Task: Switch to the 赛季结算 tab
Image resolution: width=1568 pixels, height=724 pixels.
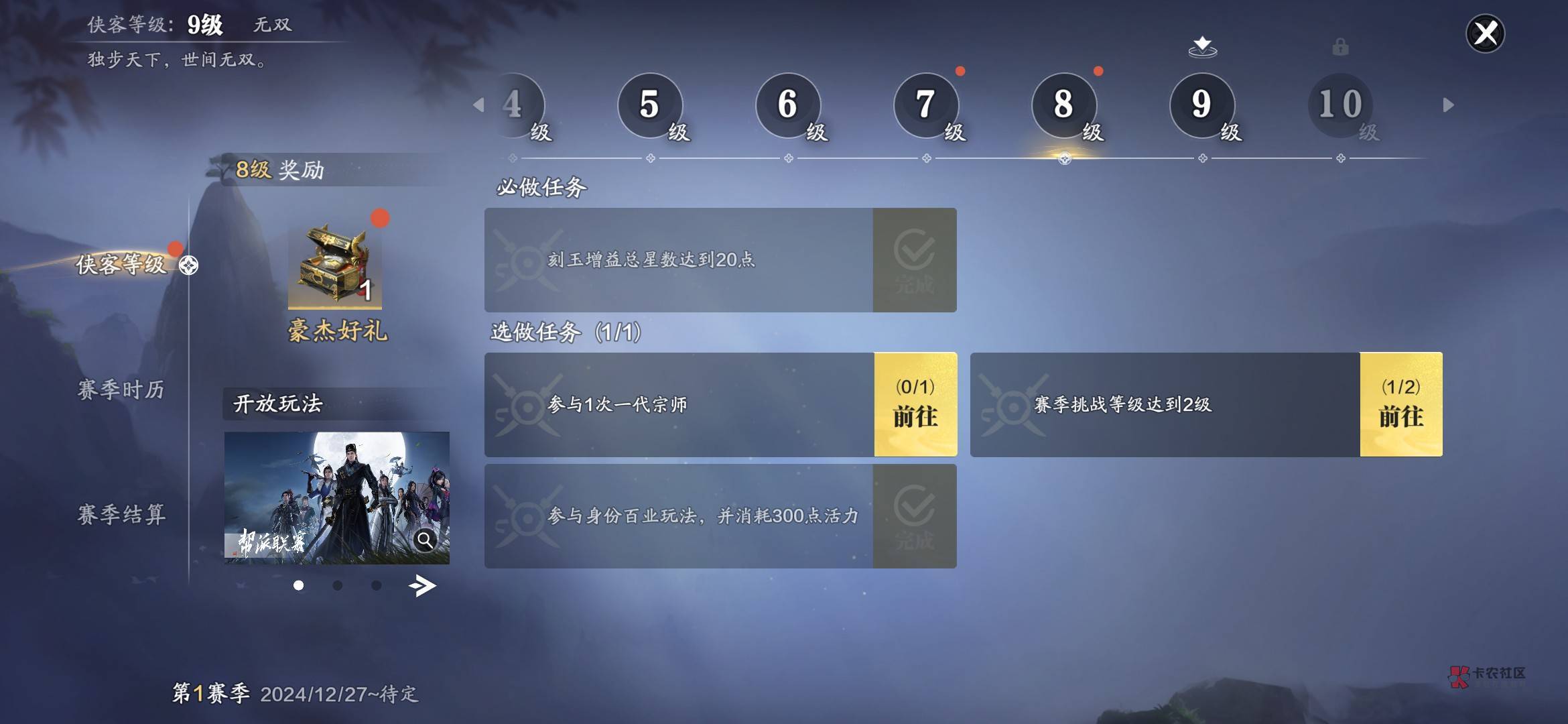Action: click(121, 514)
